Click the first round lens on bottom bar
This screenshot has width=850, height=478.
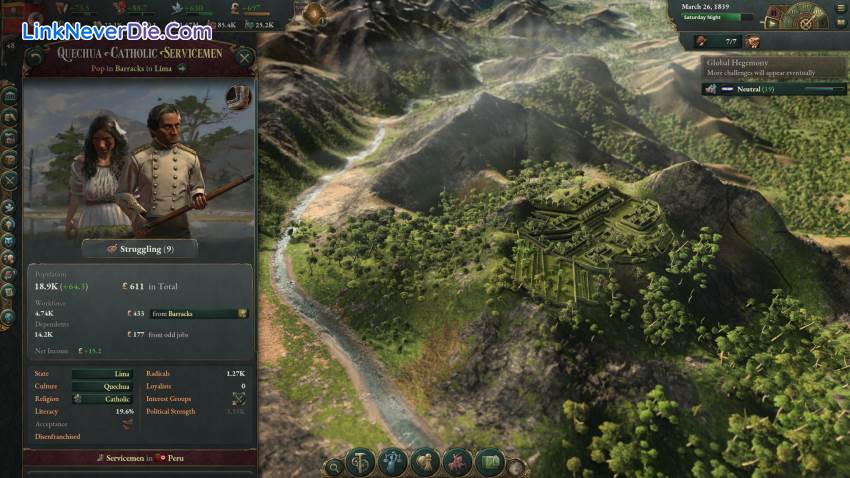click(361, 462)
